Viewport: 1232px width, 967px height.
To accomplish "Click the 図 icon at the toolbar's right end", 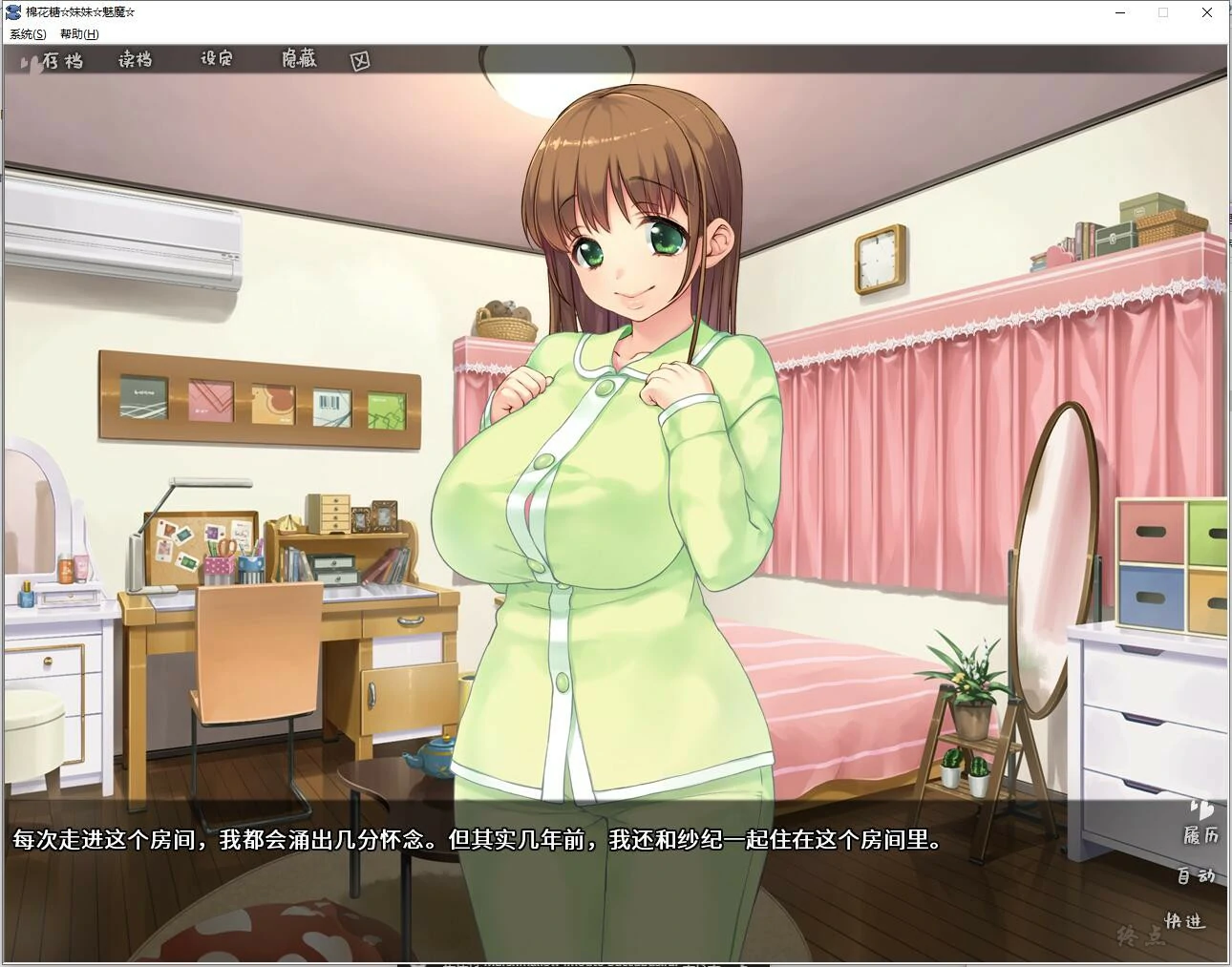I will click(x=360, y=59).
